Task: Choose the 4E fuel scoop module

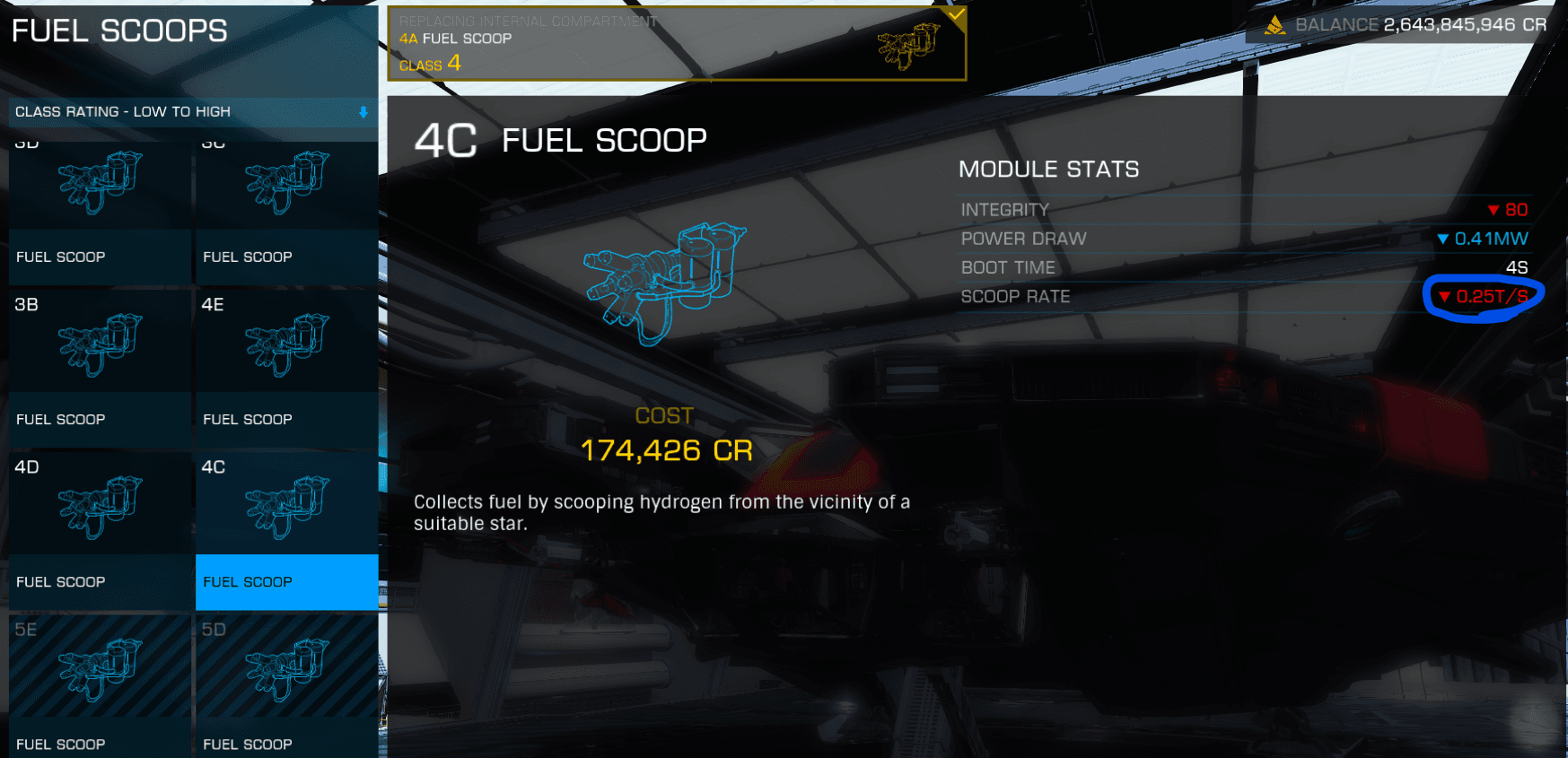Action: [286, 366]
